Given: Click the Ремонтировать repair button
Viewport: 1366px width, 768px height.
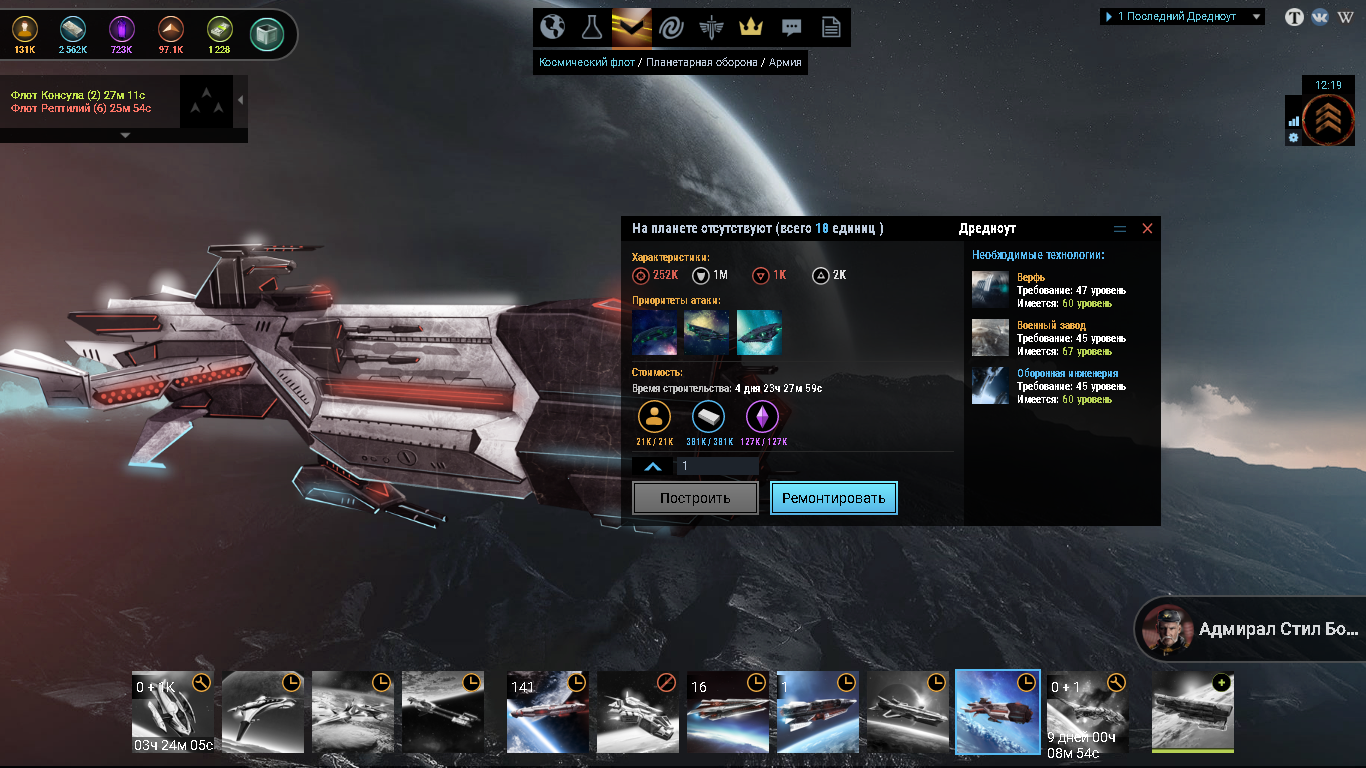Looking at the screenshot, I should (834, 498).
